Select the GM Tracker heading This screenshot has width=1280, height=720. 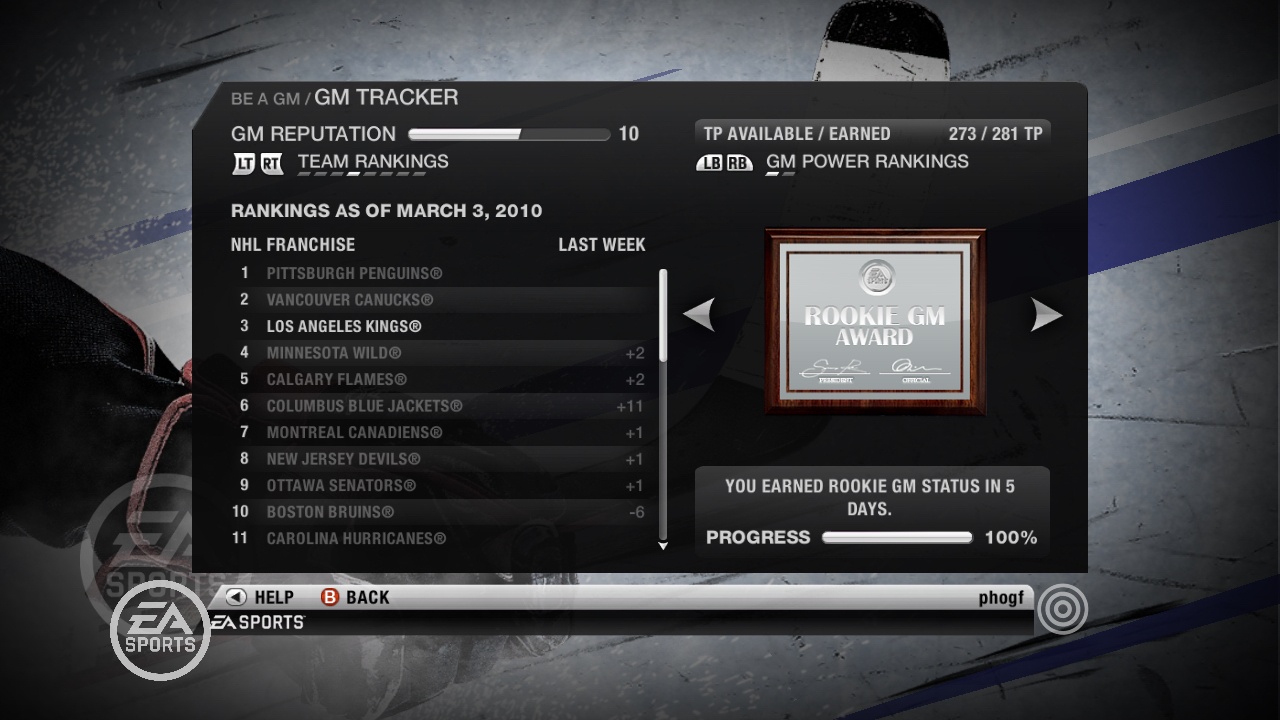tap(386, 97)
